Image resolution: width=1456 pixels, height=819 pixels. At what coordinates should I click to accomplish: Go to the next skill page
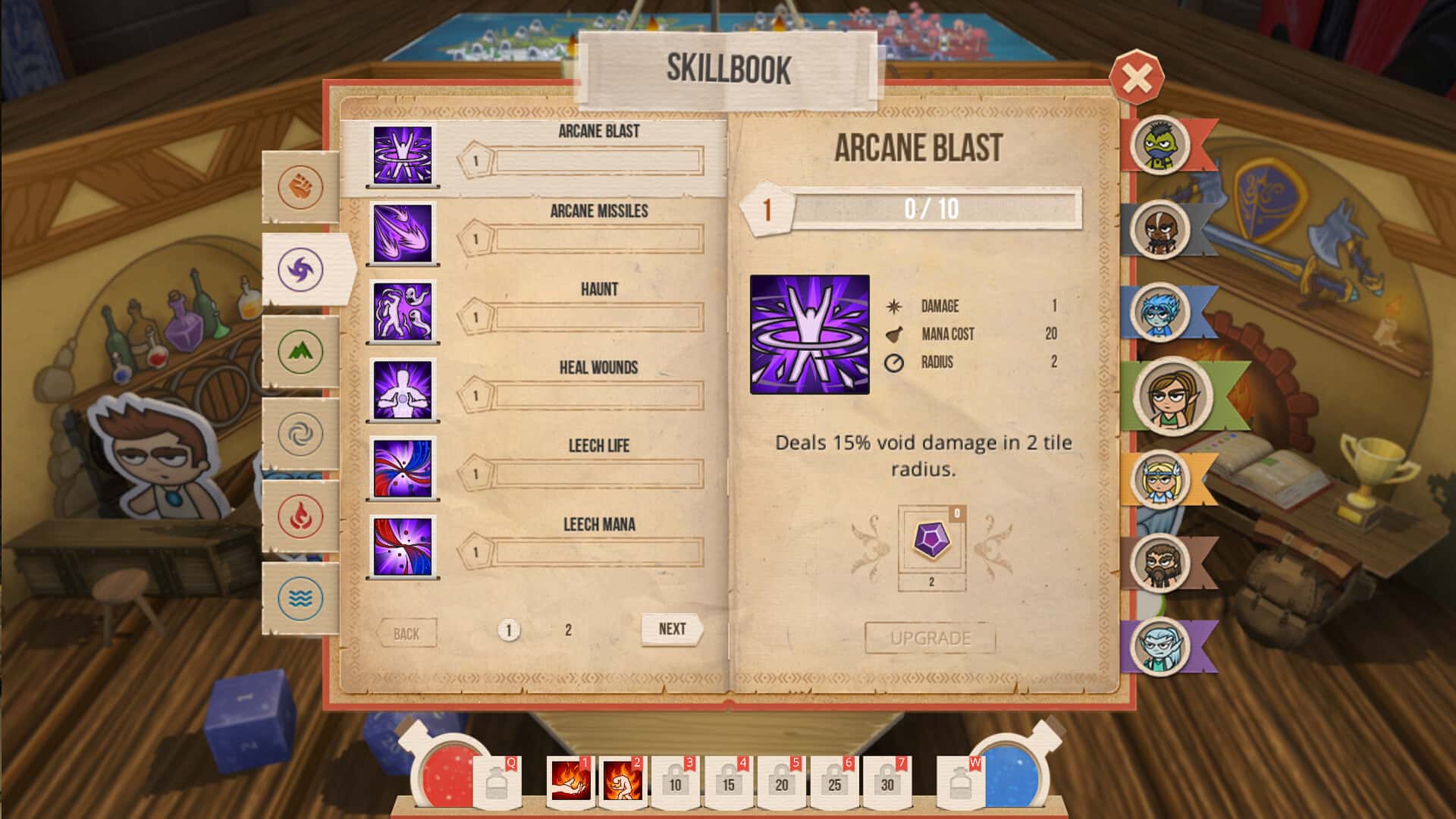672,629
